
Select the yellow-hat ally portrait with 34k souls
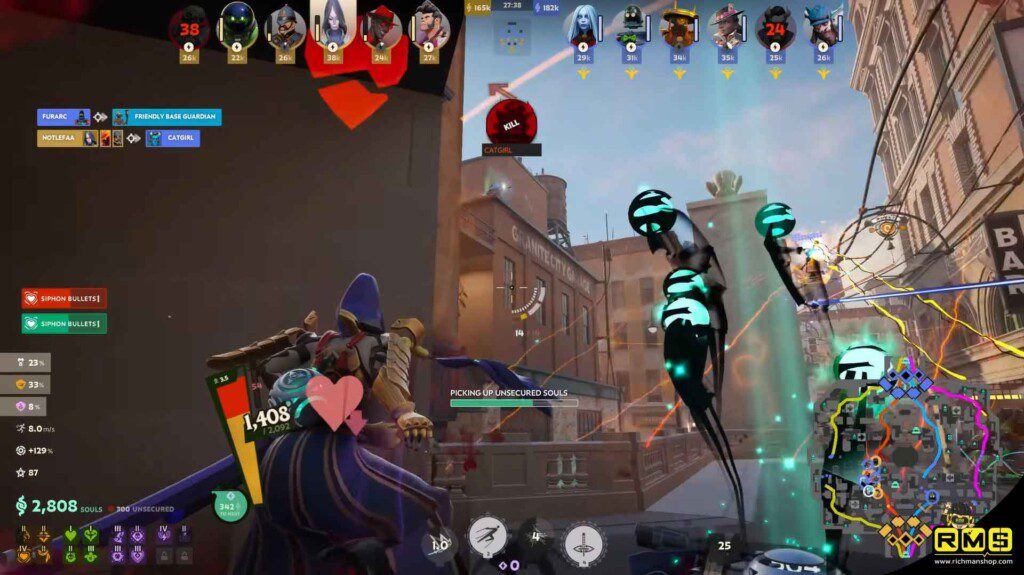(679, 27)
